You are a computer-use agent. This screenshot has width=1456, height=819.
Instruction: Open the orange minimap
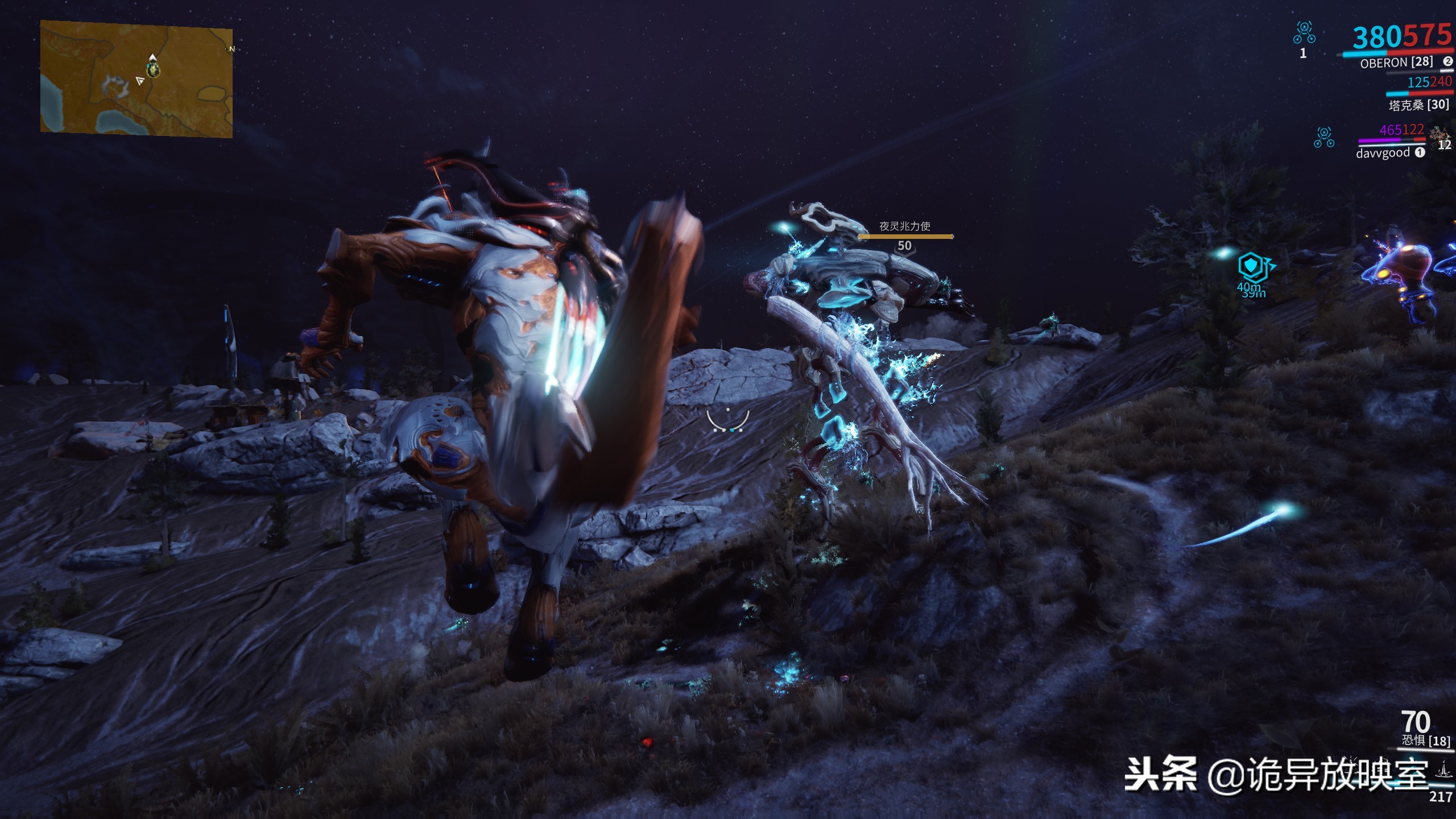(x=136, y=78)
